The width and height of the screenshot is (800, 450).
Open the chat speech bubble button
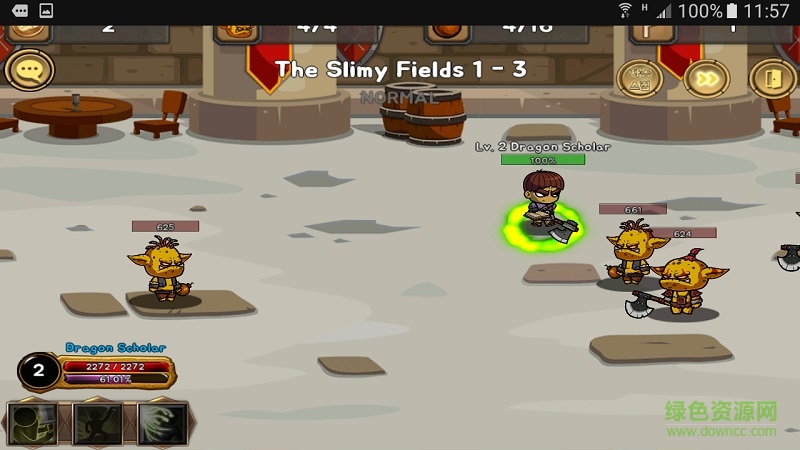coord(29,70)
